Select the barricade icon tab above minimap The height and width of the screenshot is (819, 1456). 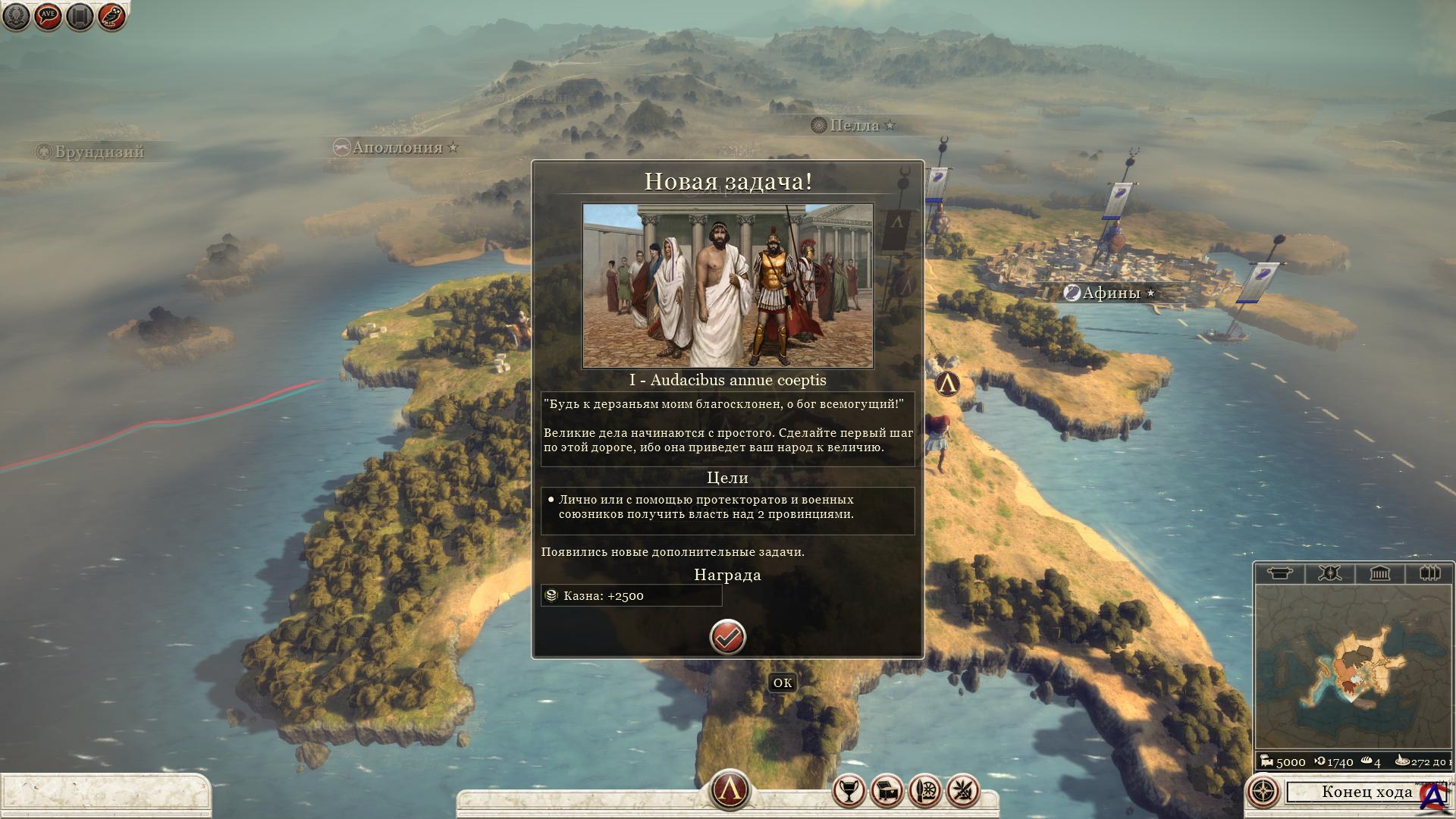point(1429,573)
